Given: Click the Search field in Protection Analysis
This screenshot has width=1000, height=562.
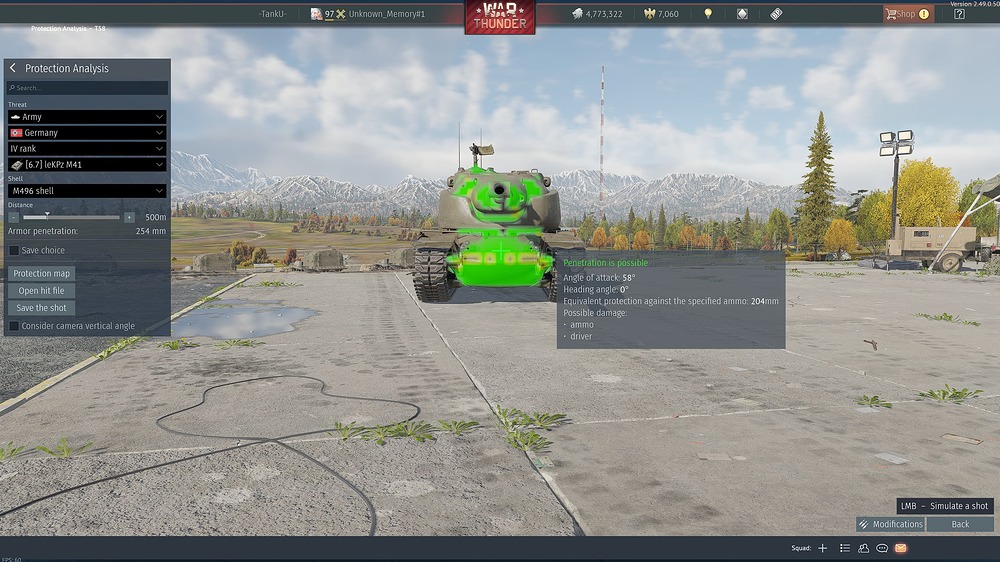Looking at the screenshot, I should [x=88, y=88].
